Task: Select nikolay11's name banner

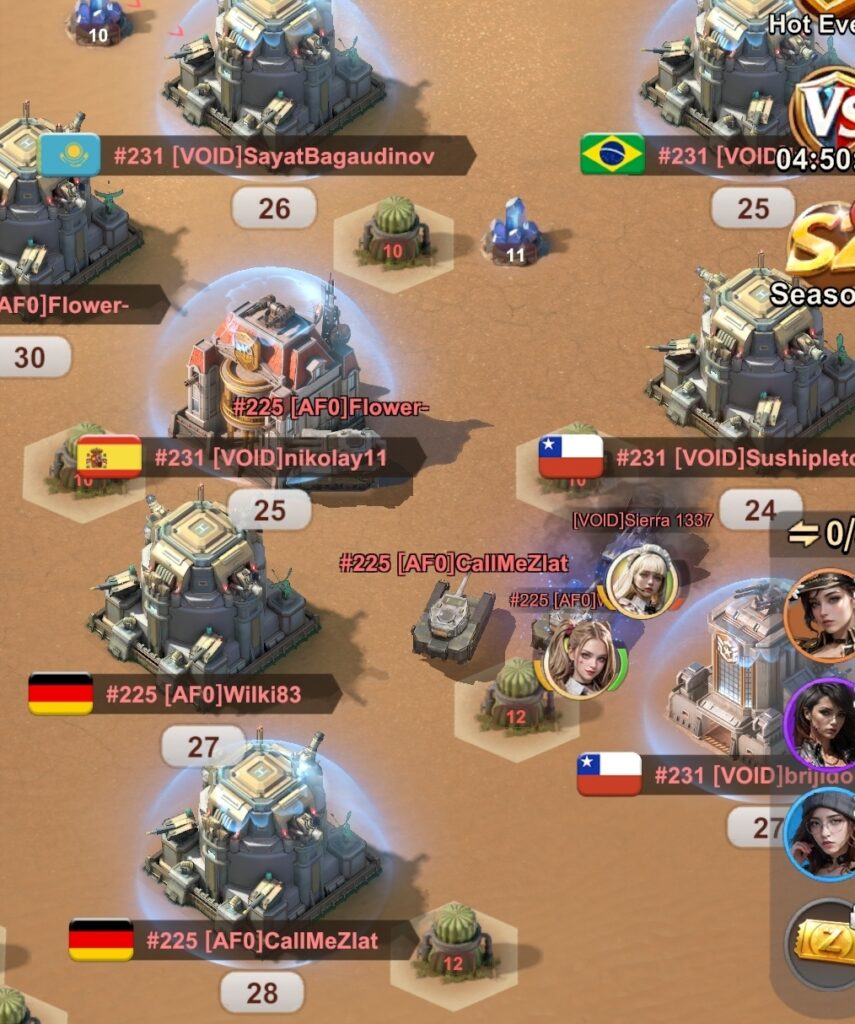Action: tap(270, 458)
